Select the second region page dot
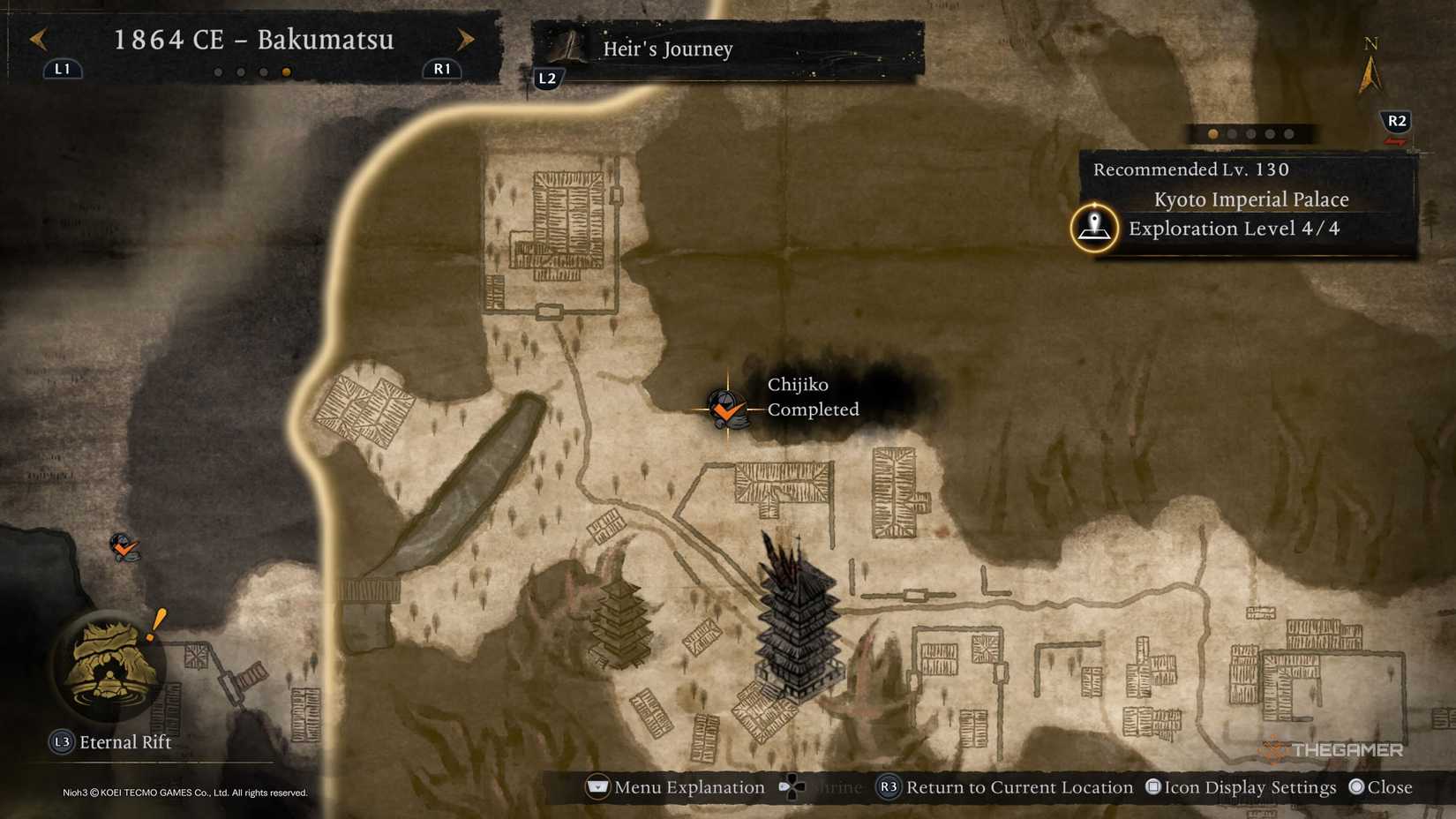 tap(1231, 133)
